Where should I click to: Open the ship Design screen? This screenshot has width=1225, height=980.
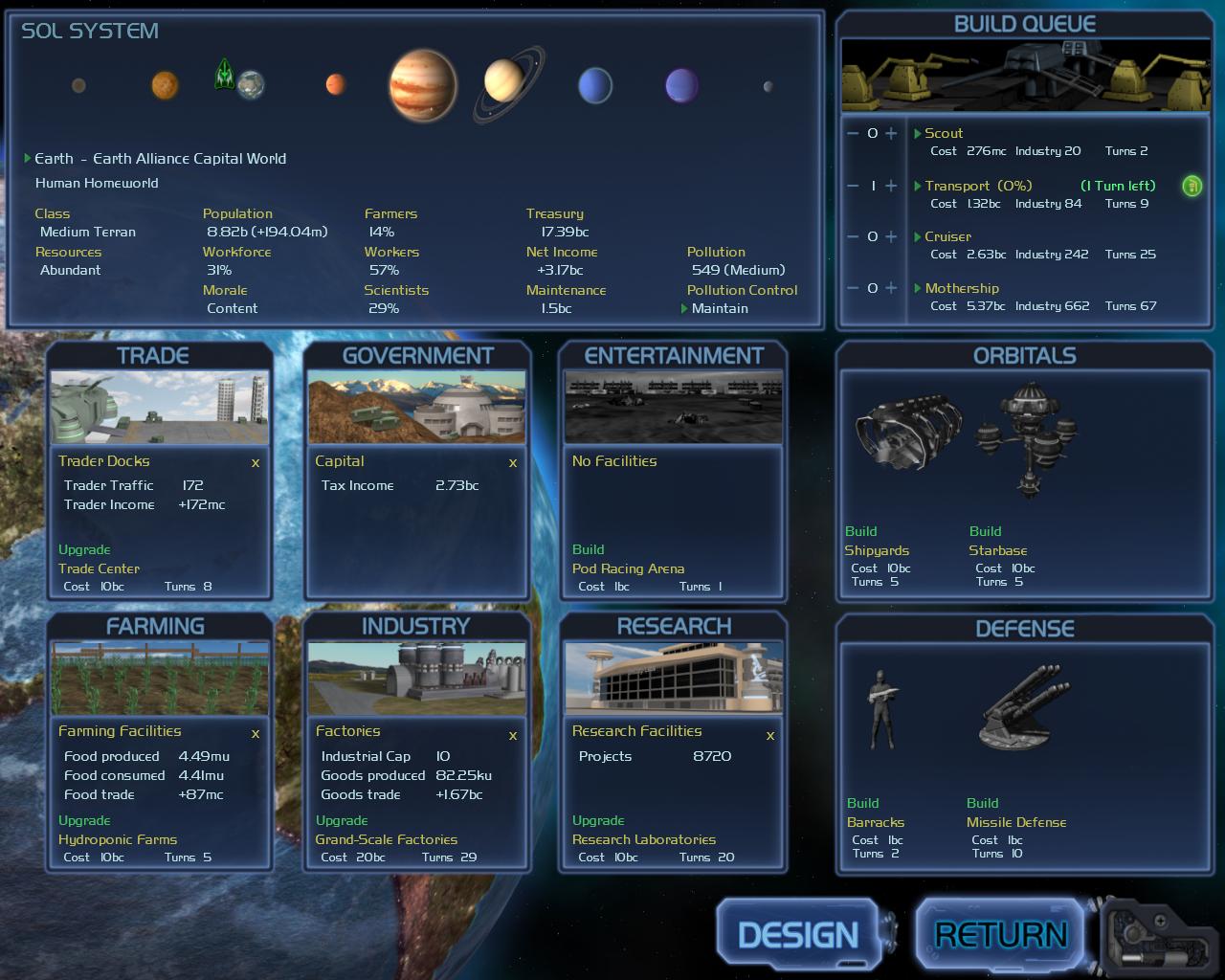pyautogui.click(x=798, y=934)
